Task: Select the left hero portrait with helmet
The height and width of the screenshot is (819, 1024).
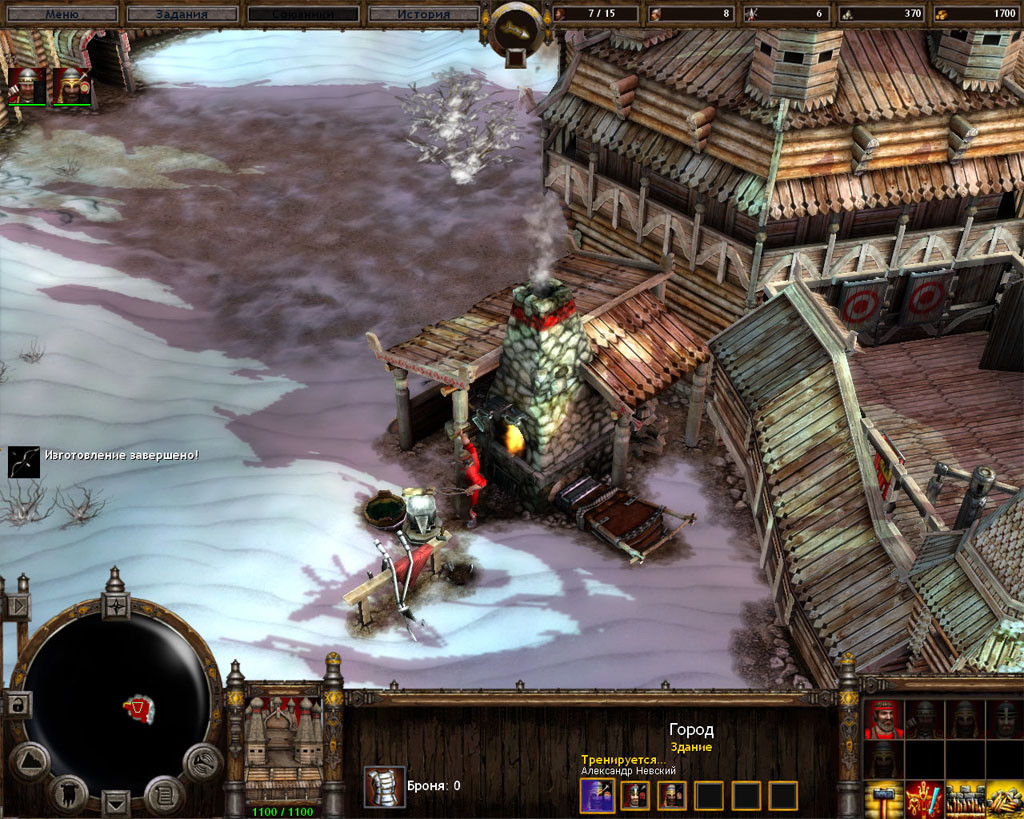Action: point(27,86)
